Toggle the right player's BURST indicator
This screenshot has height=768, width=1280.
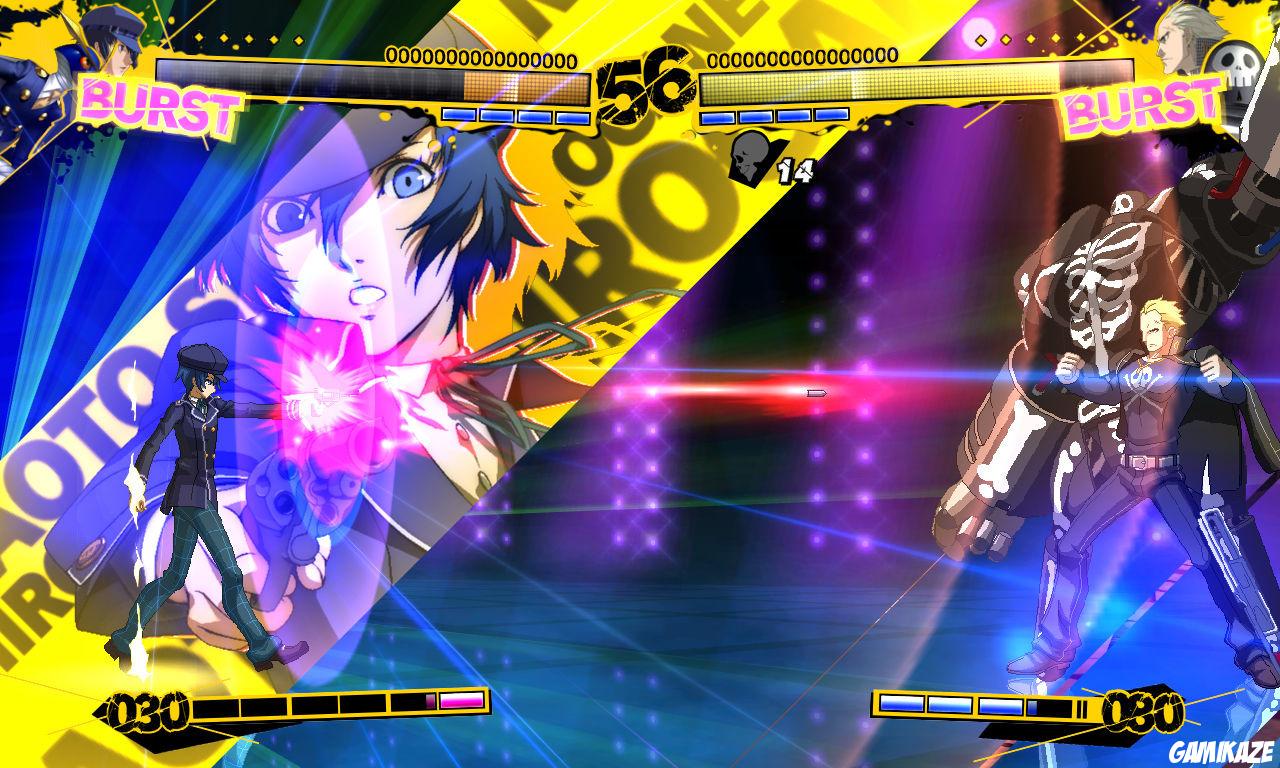(1145, 103)
